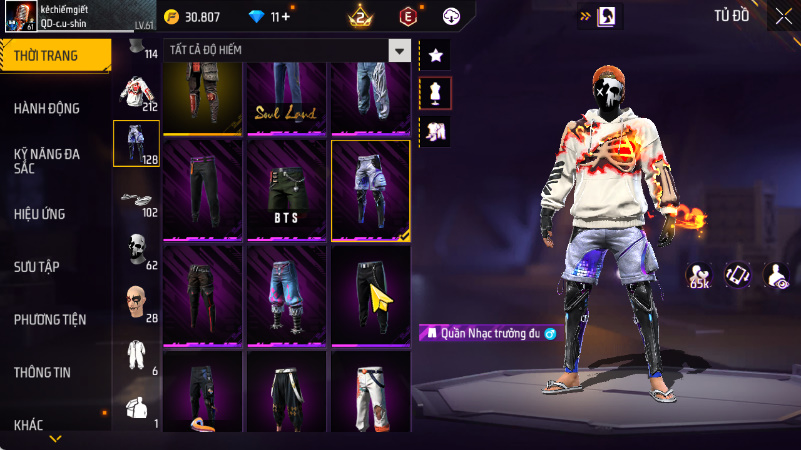Select the PHƯƠNG TIỆN menu entry
801x450 pixels.
coord(50,319)
